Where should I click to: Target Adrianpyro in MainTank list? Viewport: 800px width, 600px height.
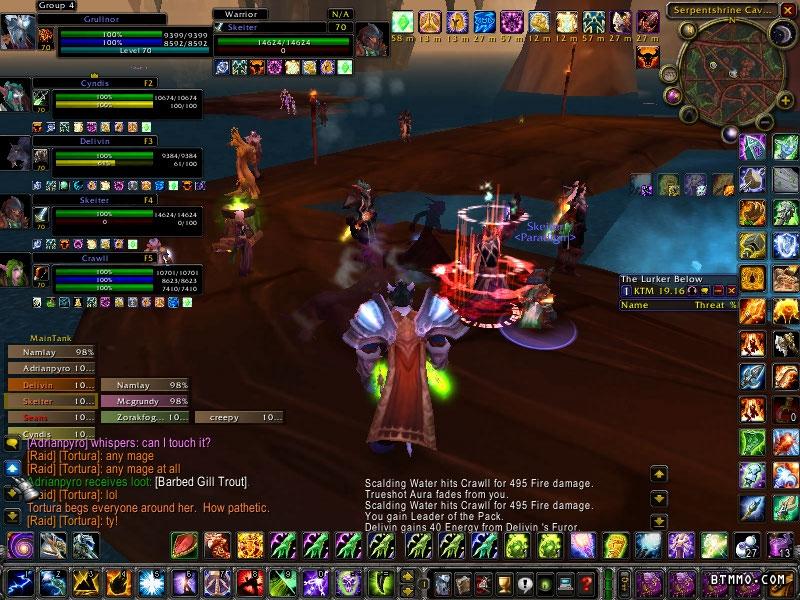tap(51, 368)
